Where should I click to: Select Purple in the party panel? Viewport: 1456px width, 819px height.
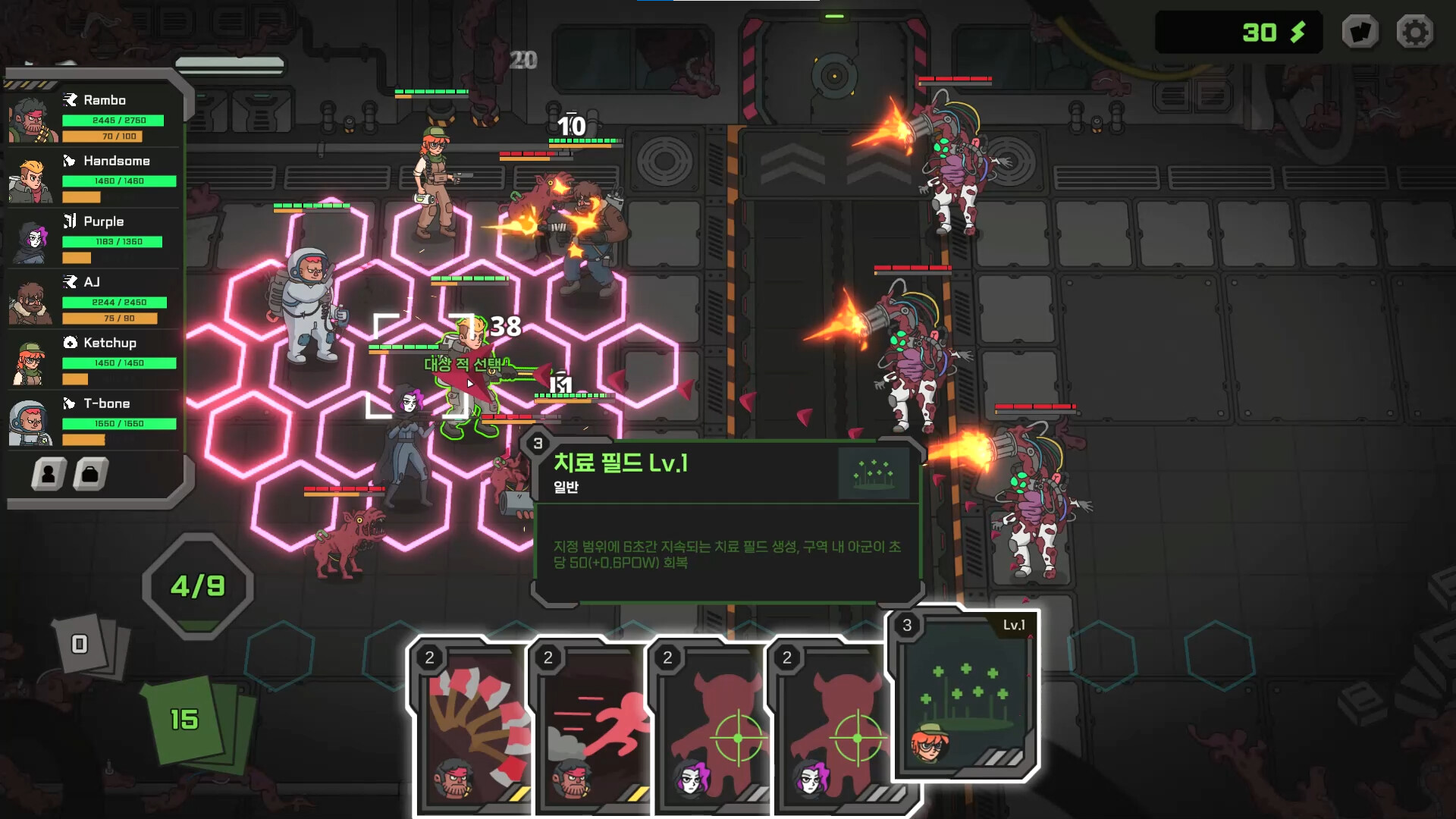[x=30, y=239]
